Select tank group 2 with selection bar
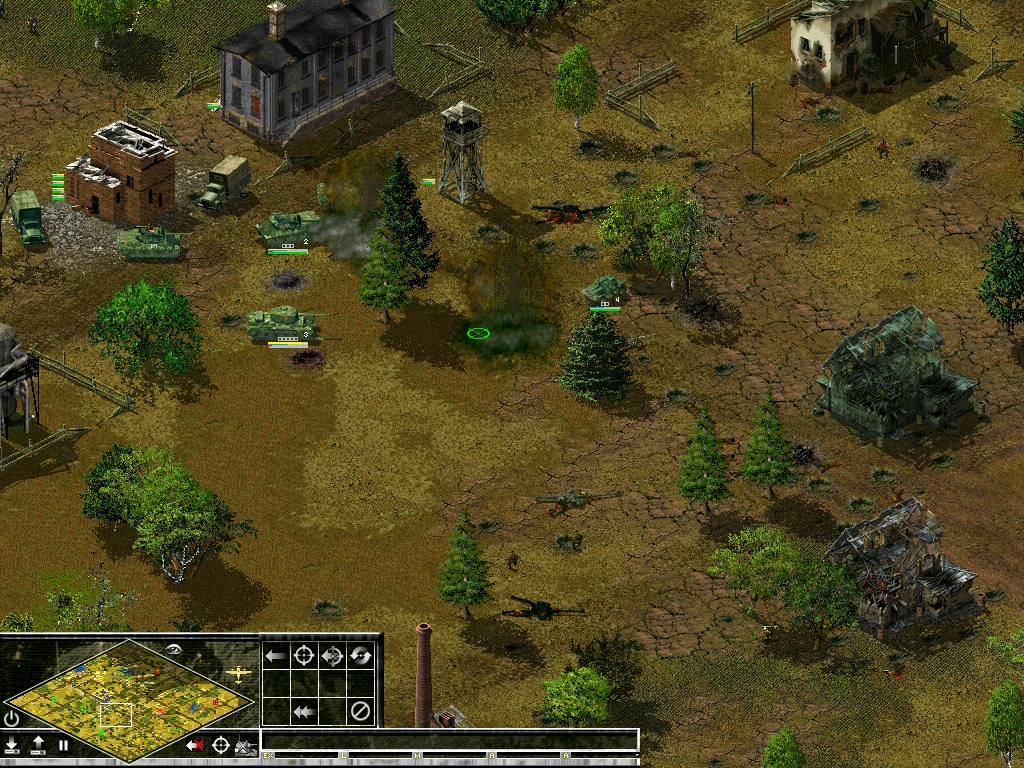Screen dimensions: 1024x768 click(x=286, y=229)
